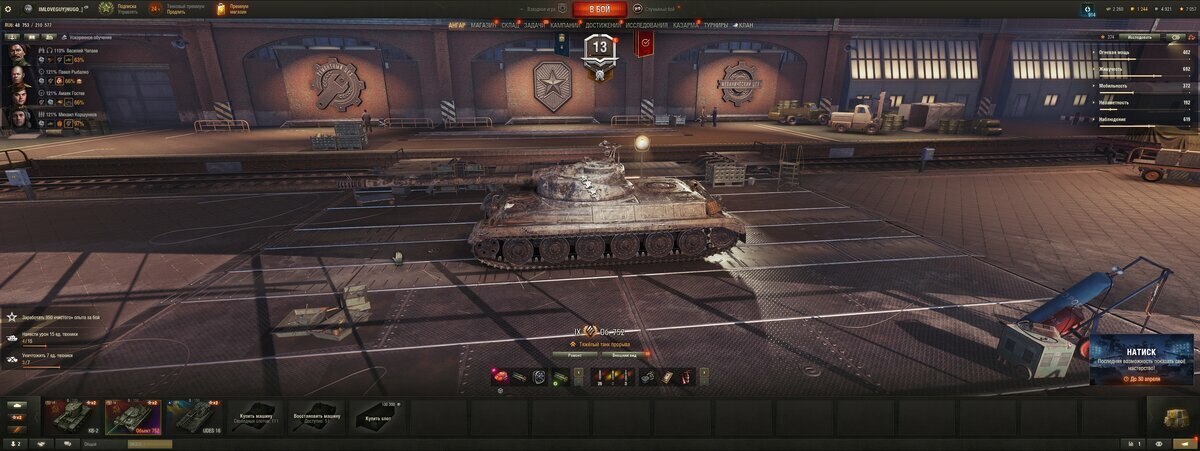Open the КЛАН tab

[x=745, y=25]
